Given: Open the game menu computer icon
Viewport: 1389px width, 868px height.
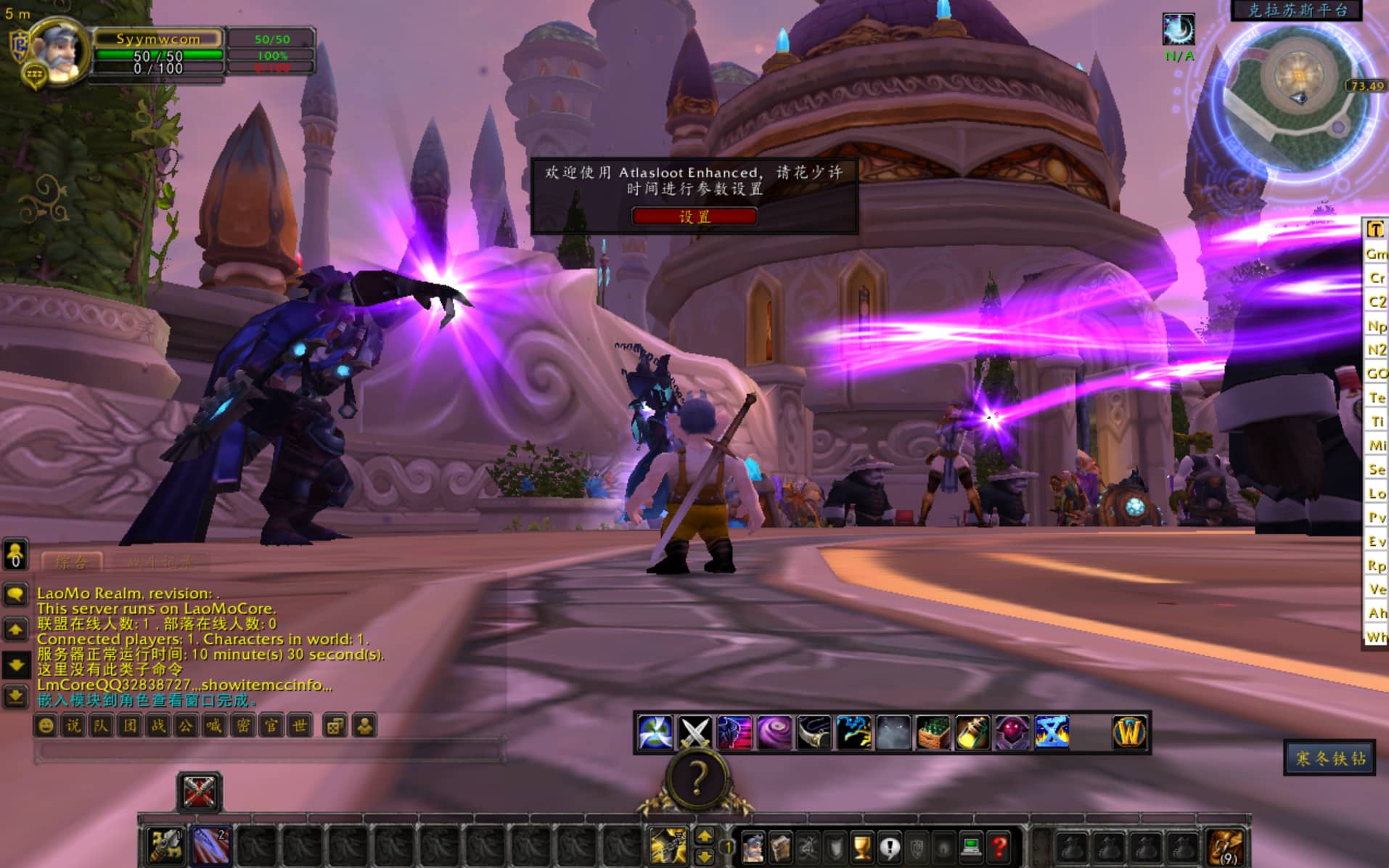Looking at the screenshot, I should pyautogui.click(x=972, y=847).
